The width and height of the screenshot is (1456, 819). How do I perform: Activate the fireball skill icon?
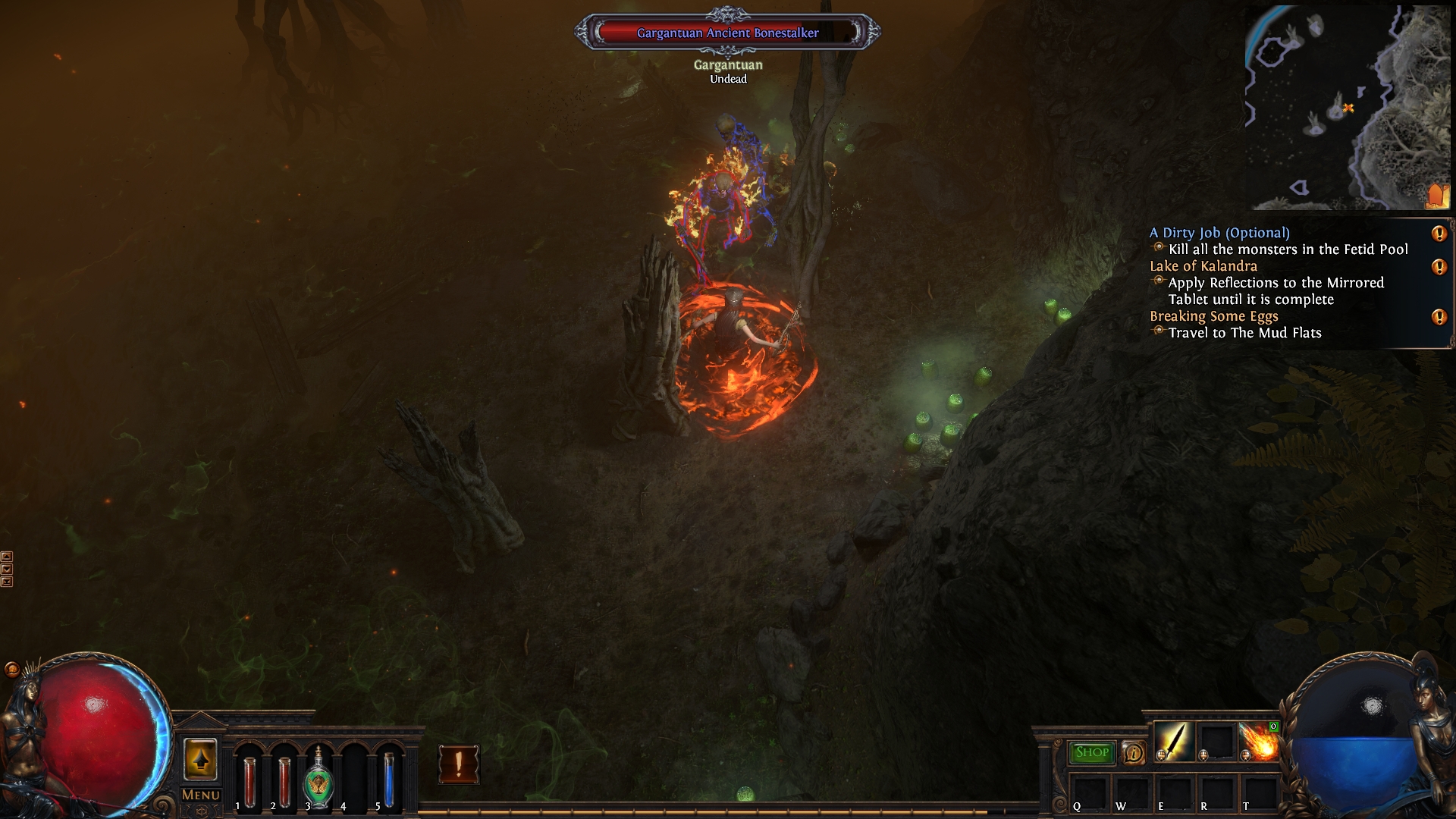[x=1258, y=742]
